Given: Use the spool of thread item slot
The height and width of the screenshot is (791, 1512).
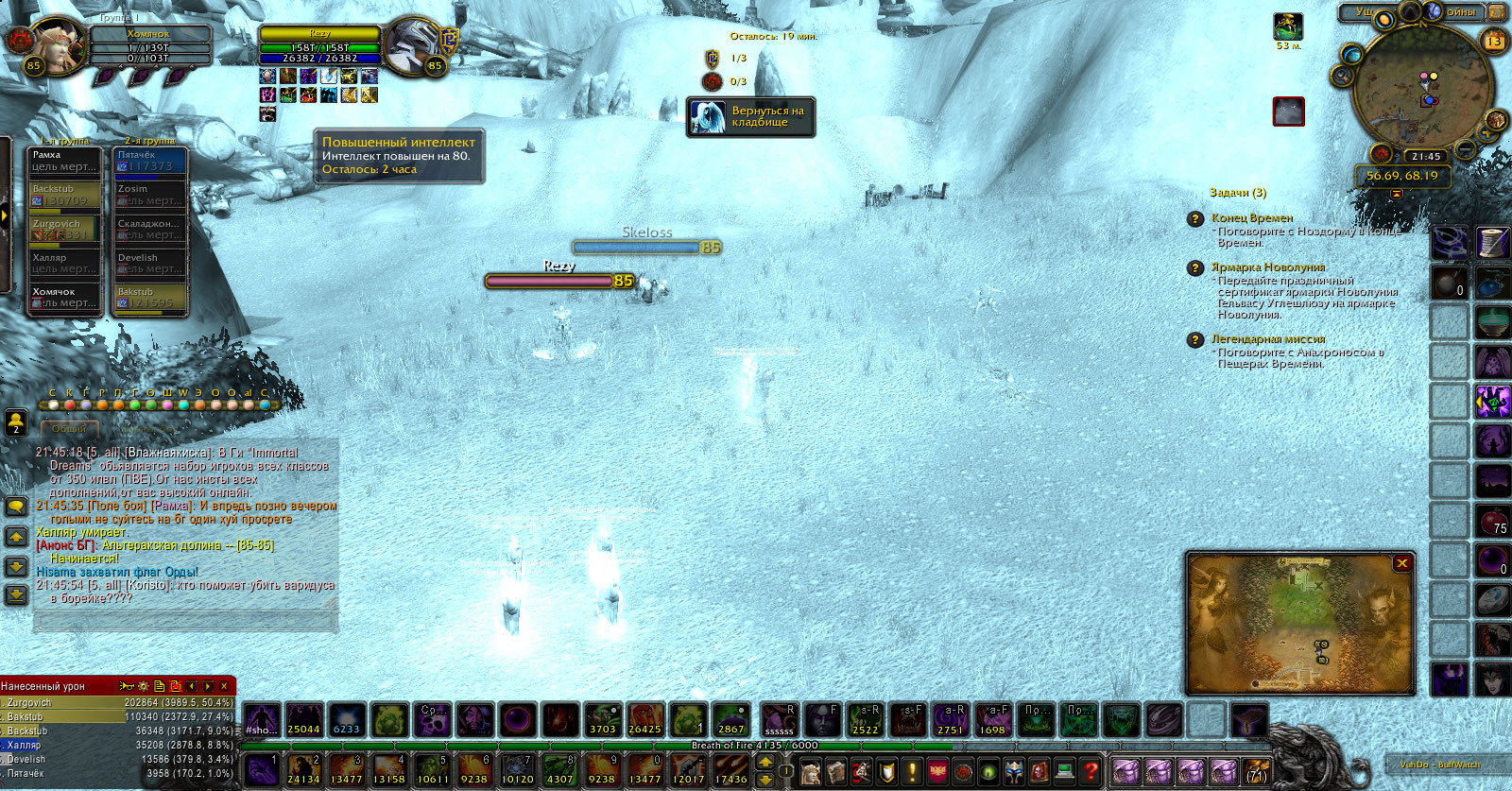Looking at the screenshot, I should tap(1492, 242).
